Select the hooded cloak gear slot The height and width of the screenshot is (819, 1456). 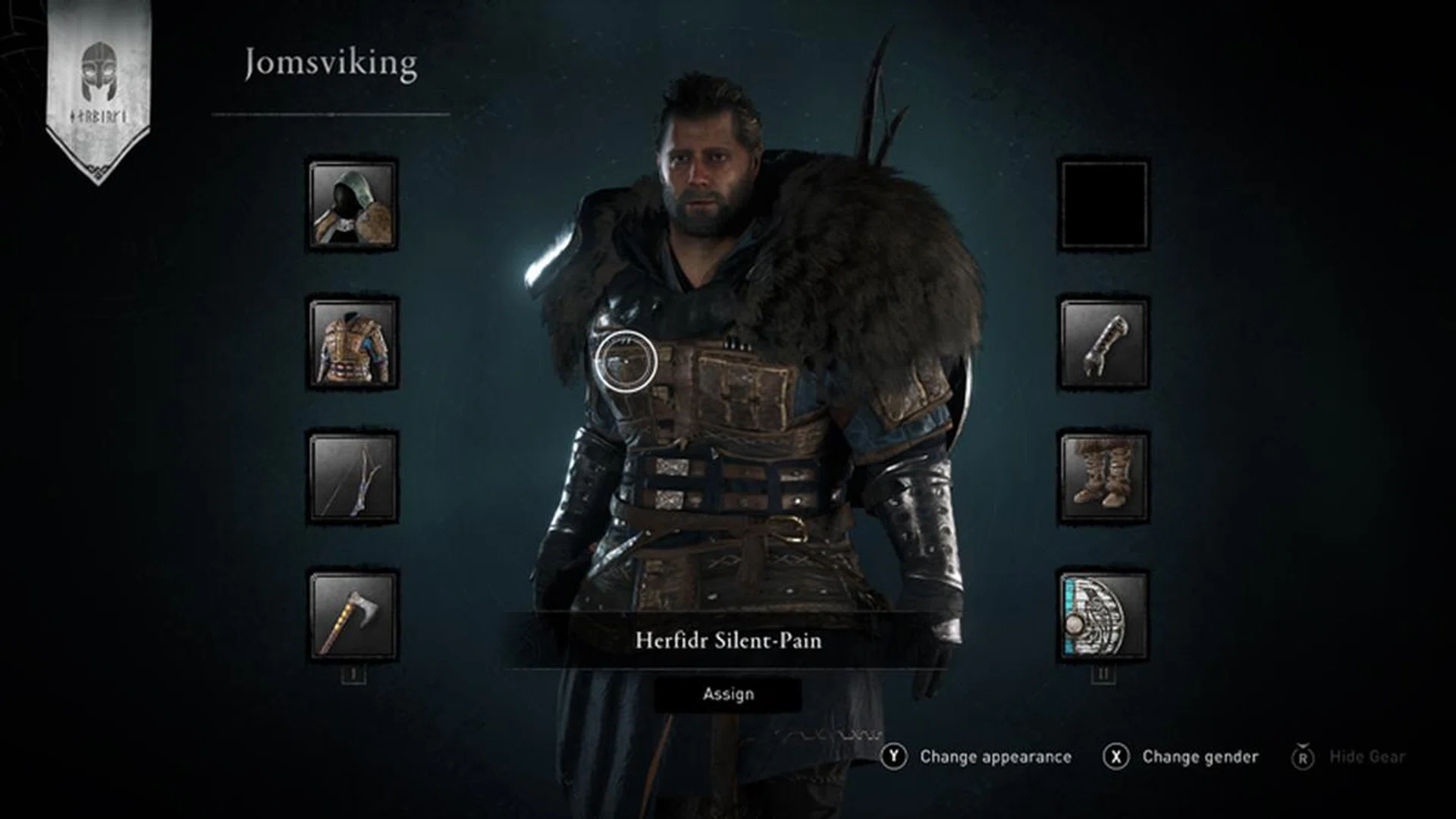[351, 205]
